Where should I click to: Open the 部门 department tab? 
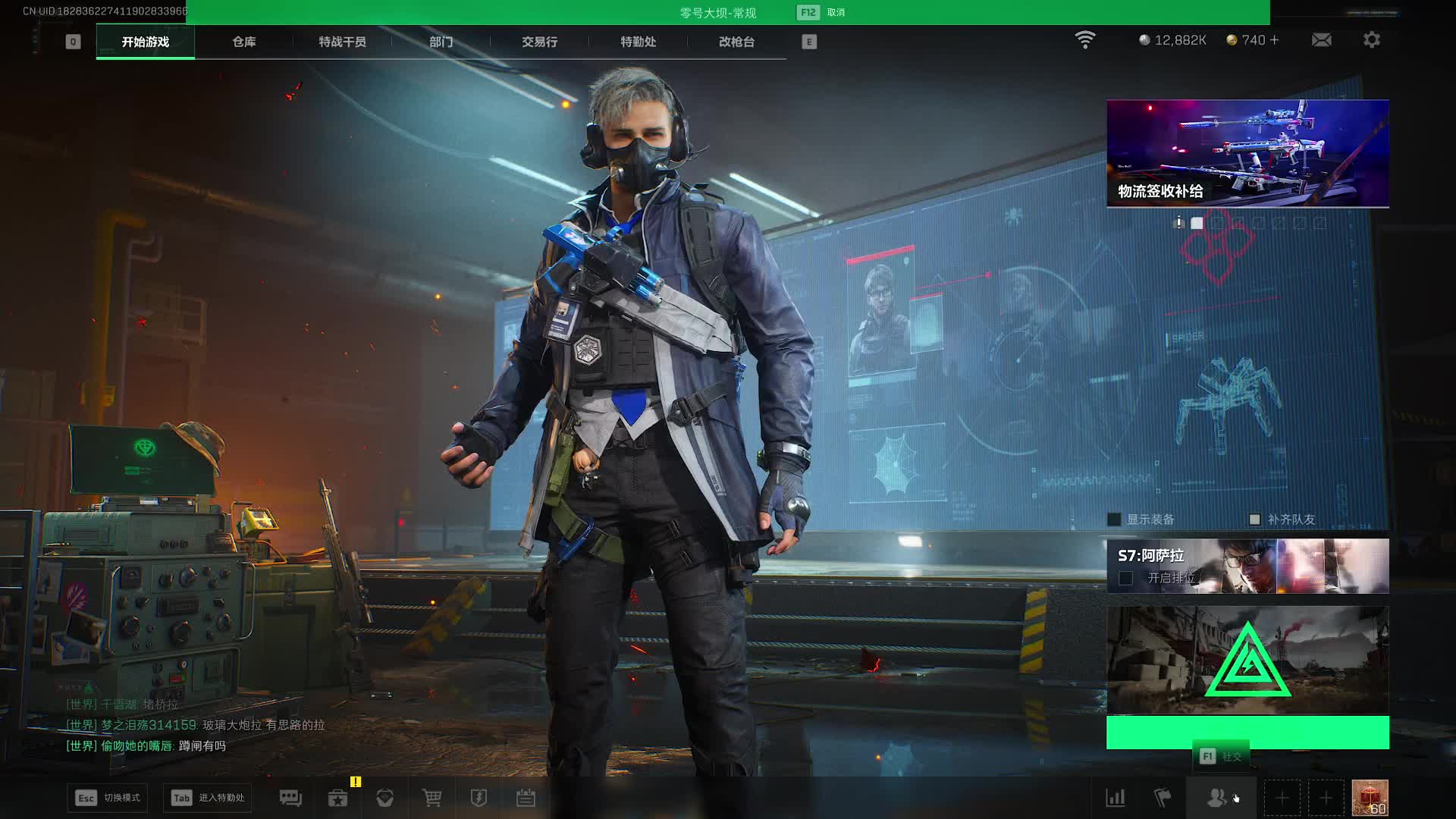coord(441,42)
